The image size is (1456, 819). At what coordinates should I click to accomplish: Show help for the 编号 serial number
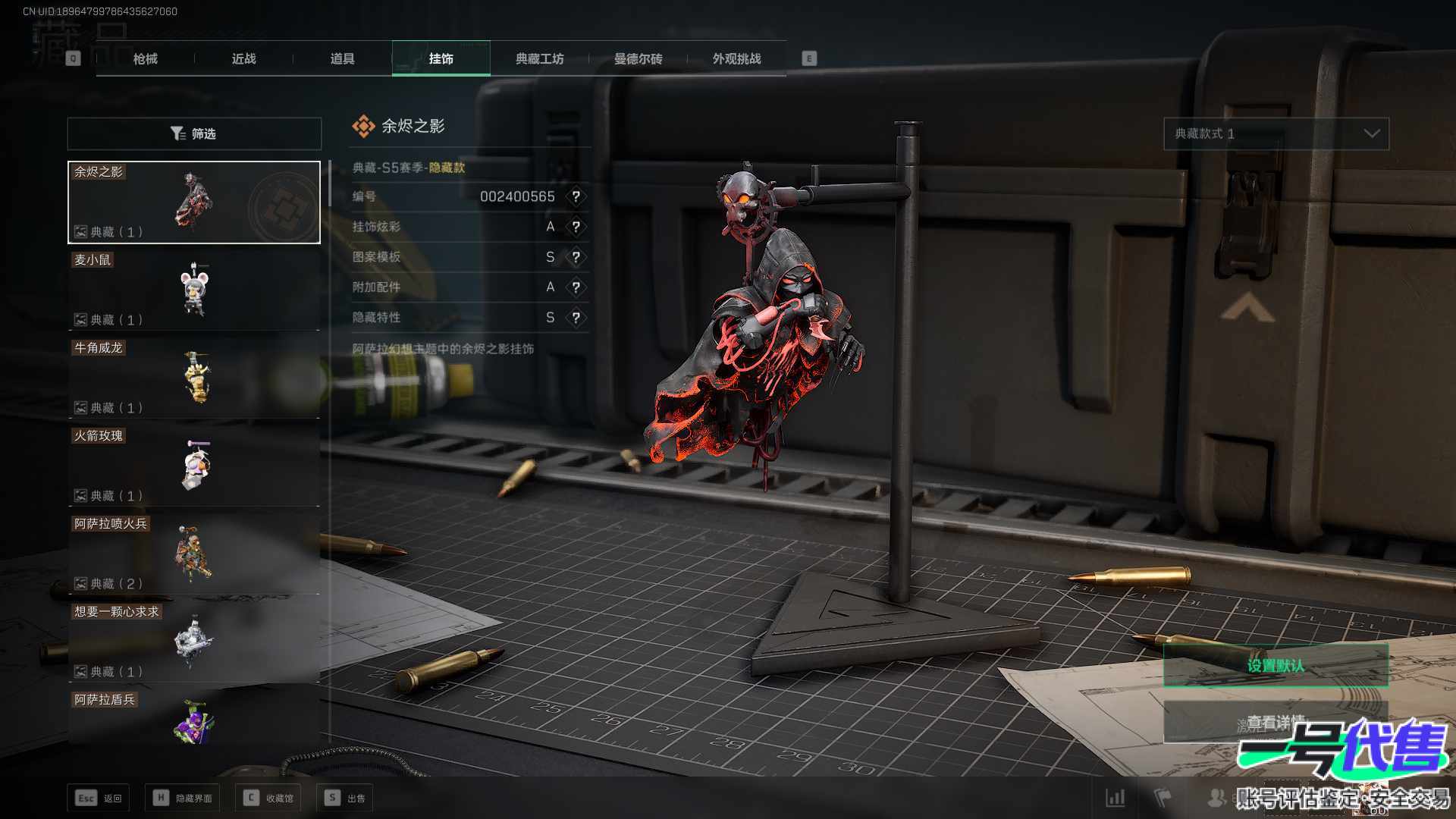point(576,196)
